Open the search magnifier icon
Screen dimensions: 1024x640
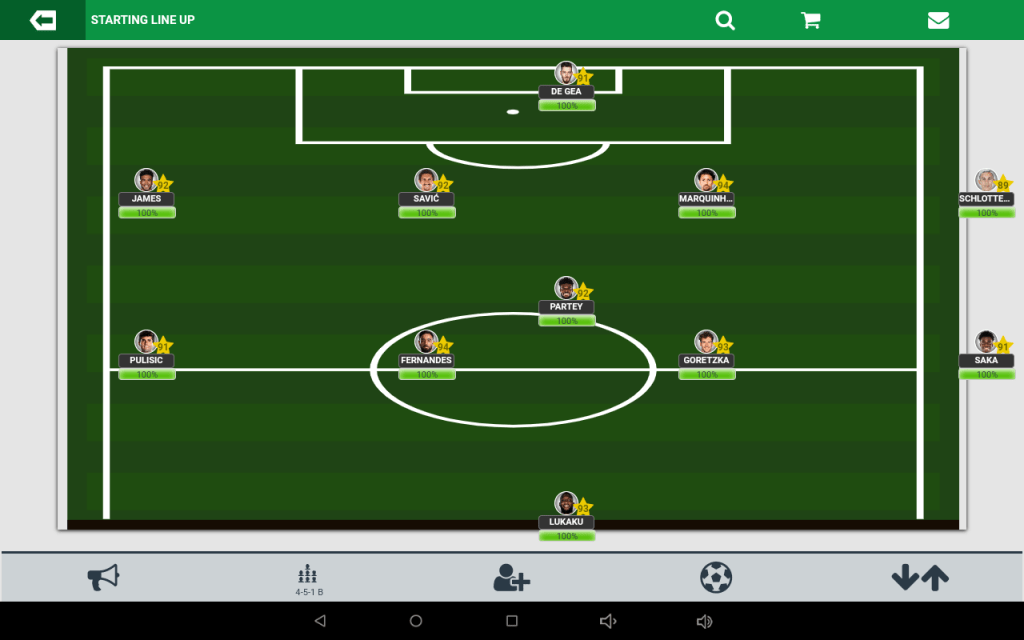click(x=725, y=20)
